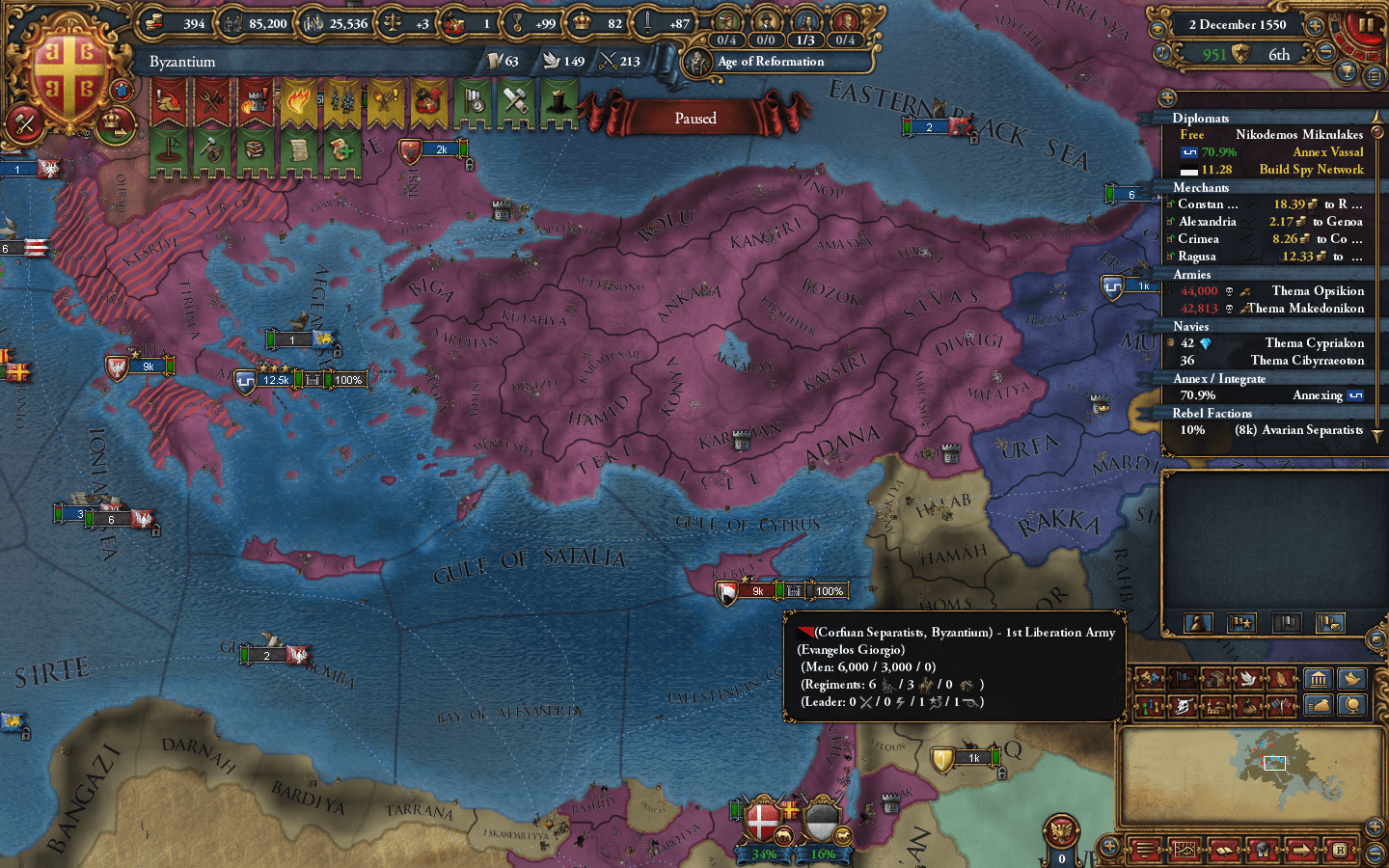The image size is (1389, 868).
Task: Click the hire advisor alert with green plus
Action: (342, 149)
